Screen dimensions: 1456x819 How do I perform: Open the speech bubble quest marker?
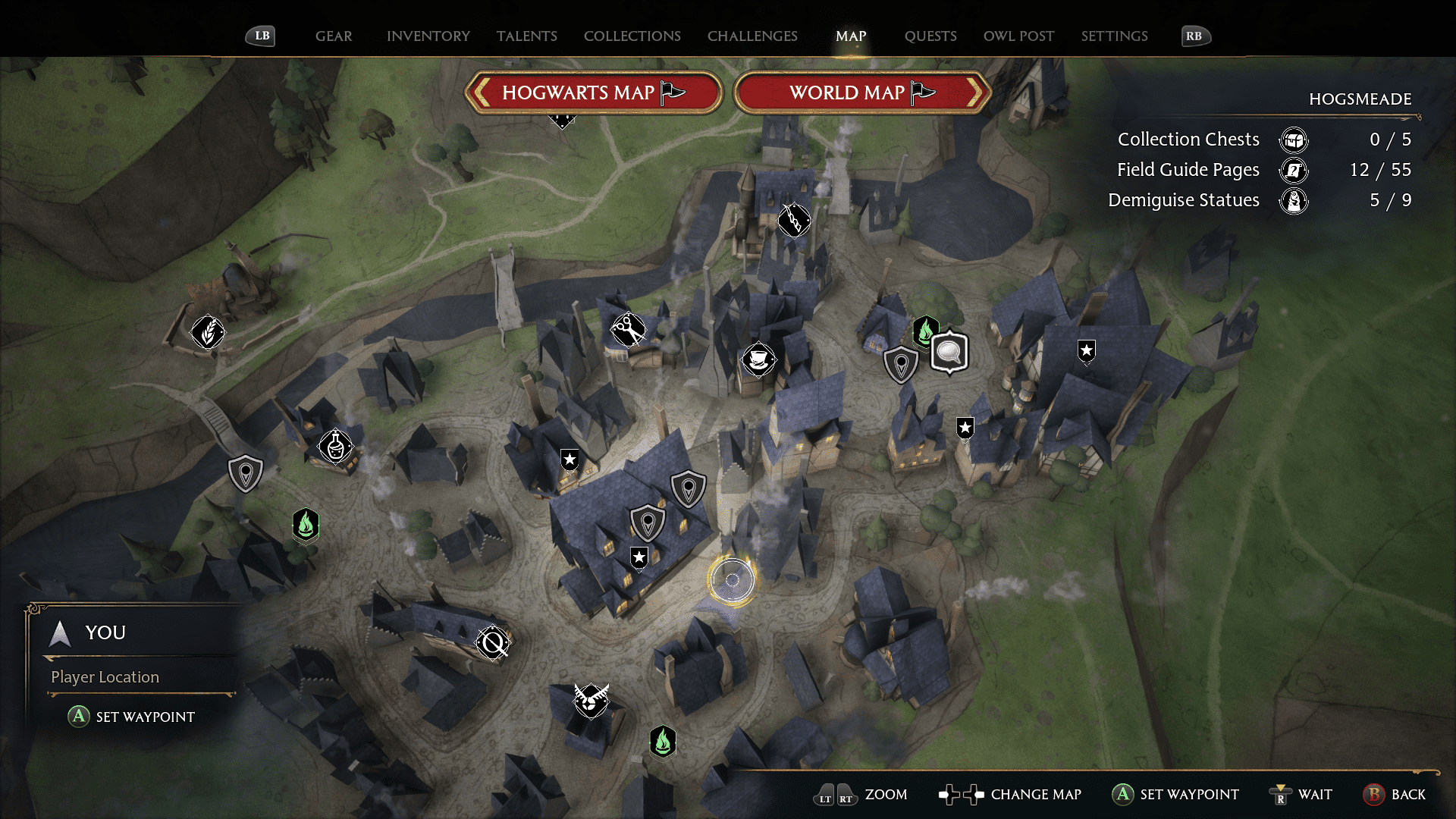[x=947, y=353]
